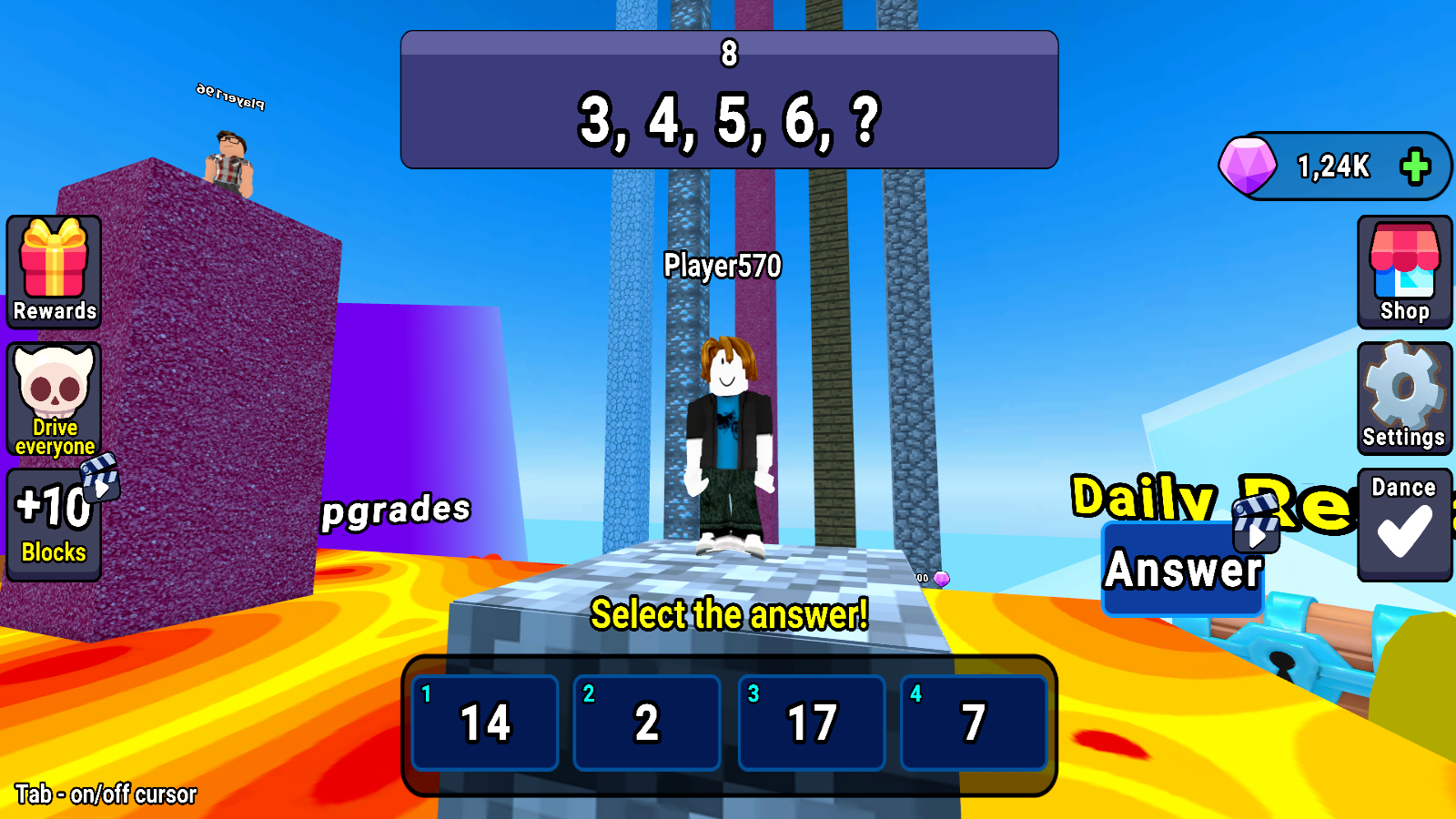Select answer option 17
Viewport: 1456px width, 819px height.
click(811, 722)
